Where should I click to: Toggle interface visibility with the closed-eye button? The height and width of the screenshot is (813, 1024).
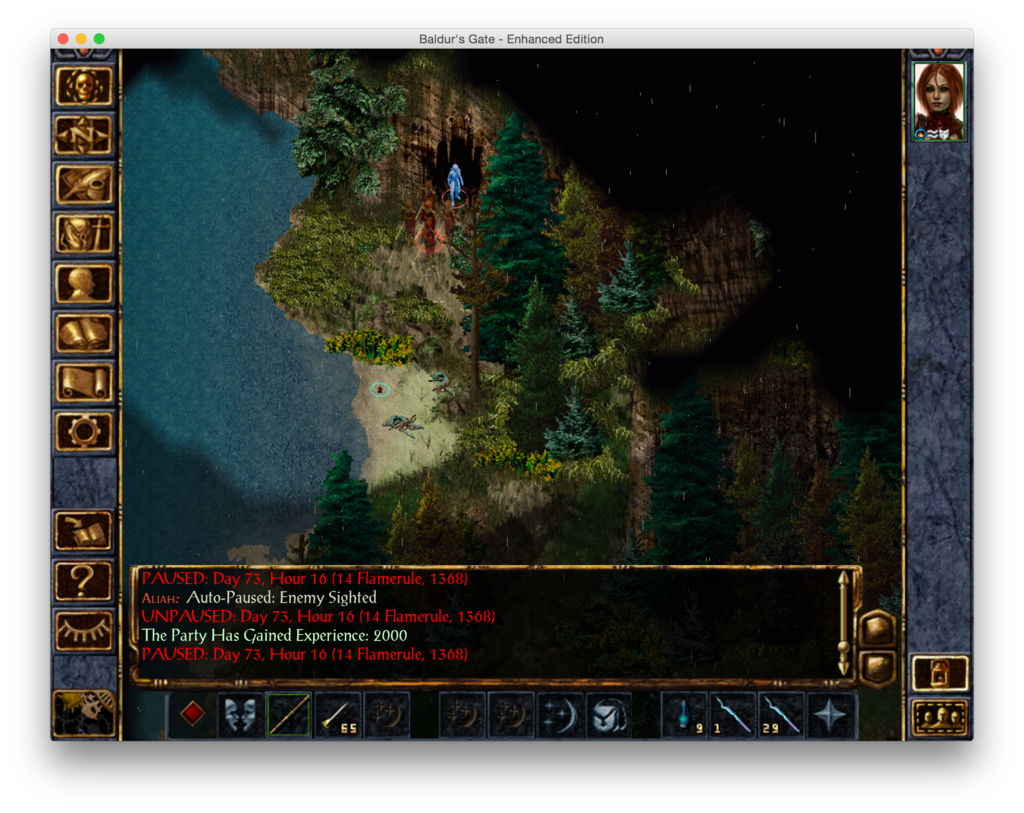click(x=84, y=629)
